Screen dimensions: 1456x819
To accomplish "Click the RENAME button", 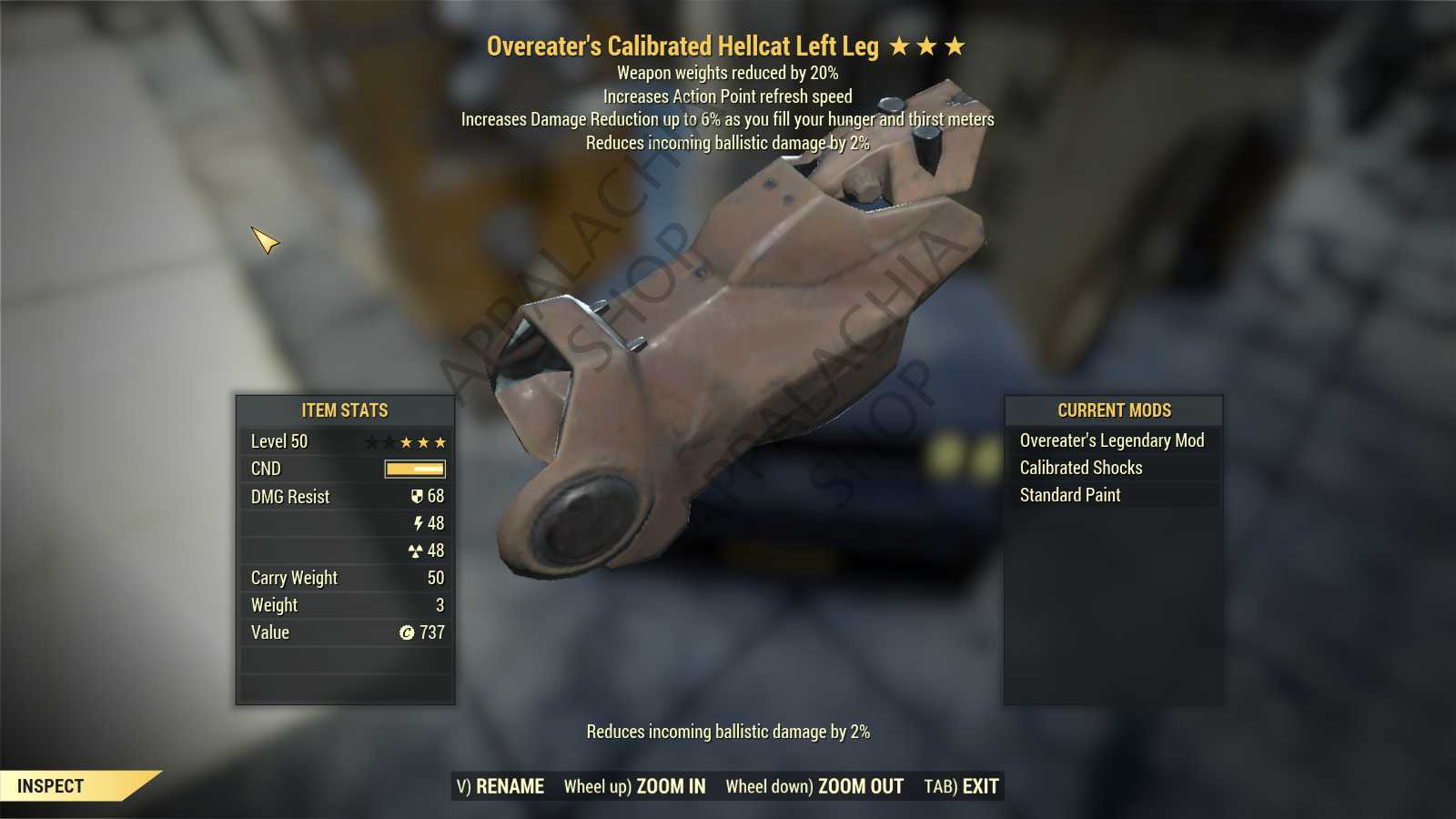I will point(500,786).
